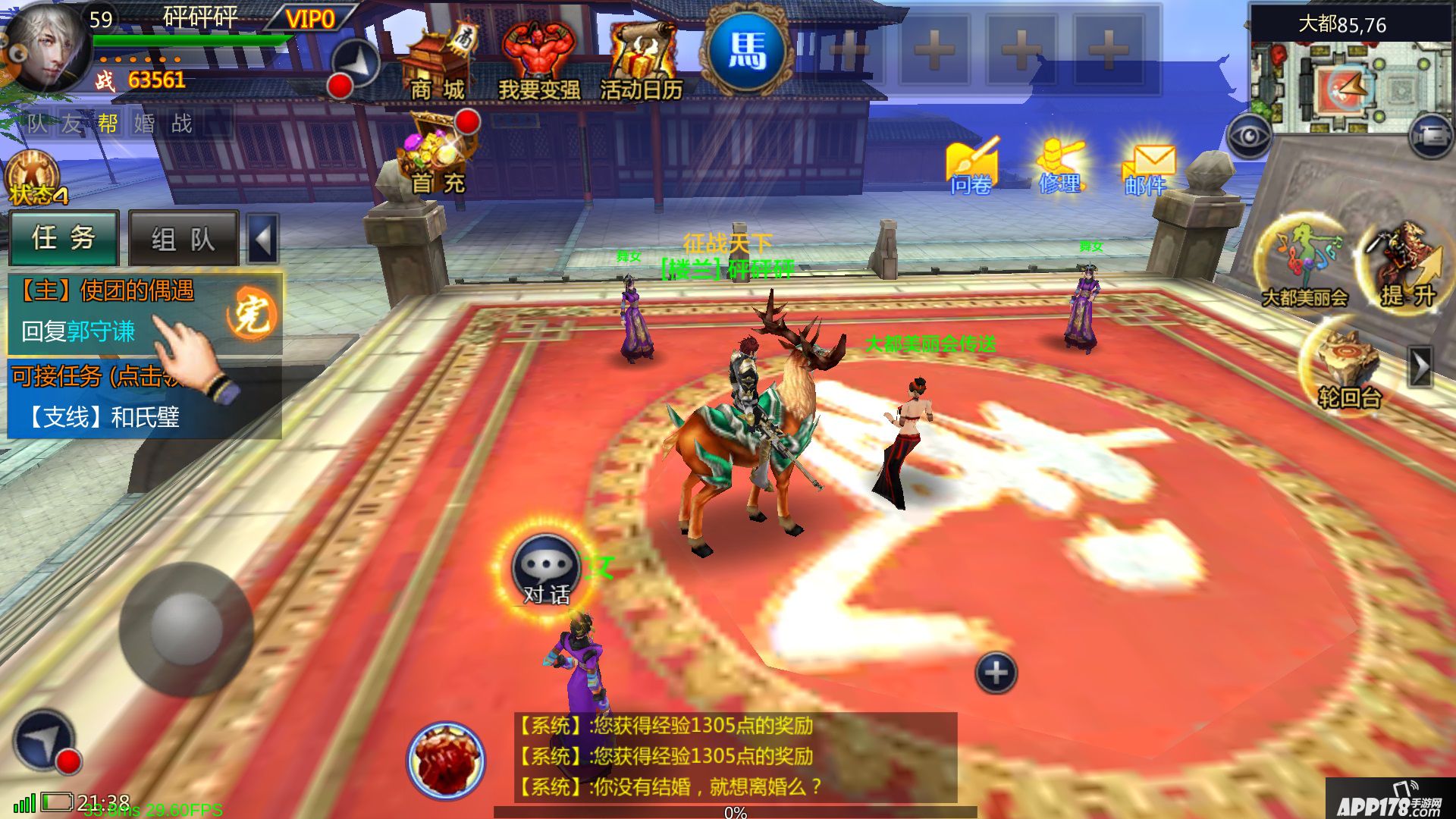The height and width of the screenshot is (819, 1456).
Task: Switch to the 组队 team tab
Action: click(183, 240)
